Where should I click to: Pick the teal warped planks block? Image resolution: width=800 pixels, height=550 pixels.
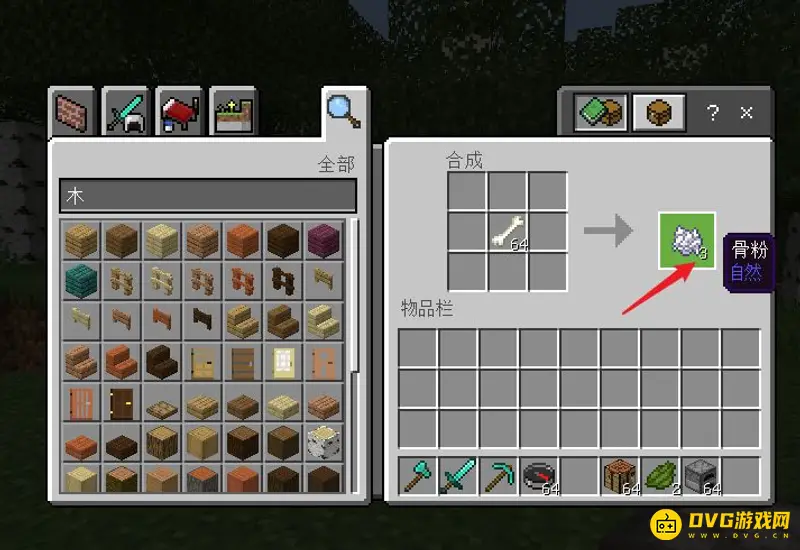pos(82,279)
